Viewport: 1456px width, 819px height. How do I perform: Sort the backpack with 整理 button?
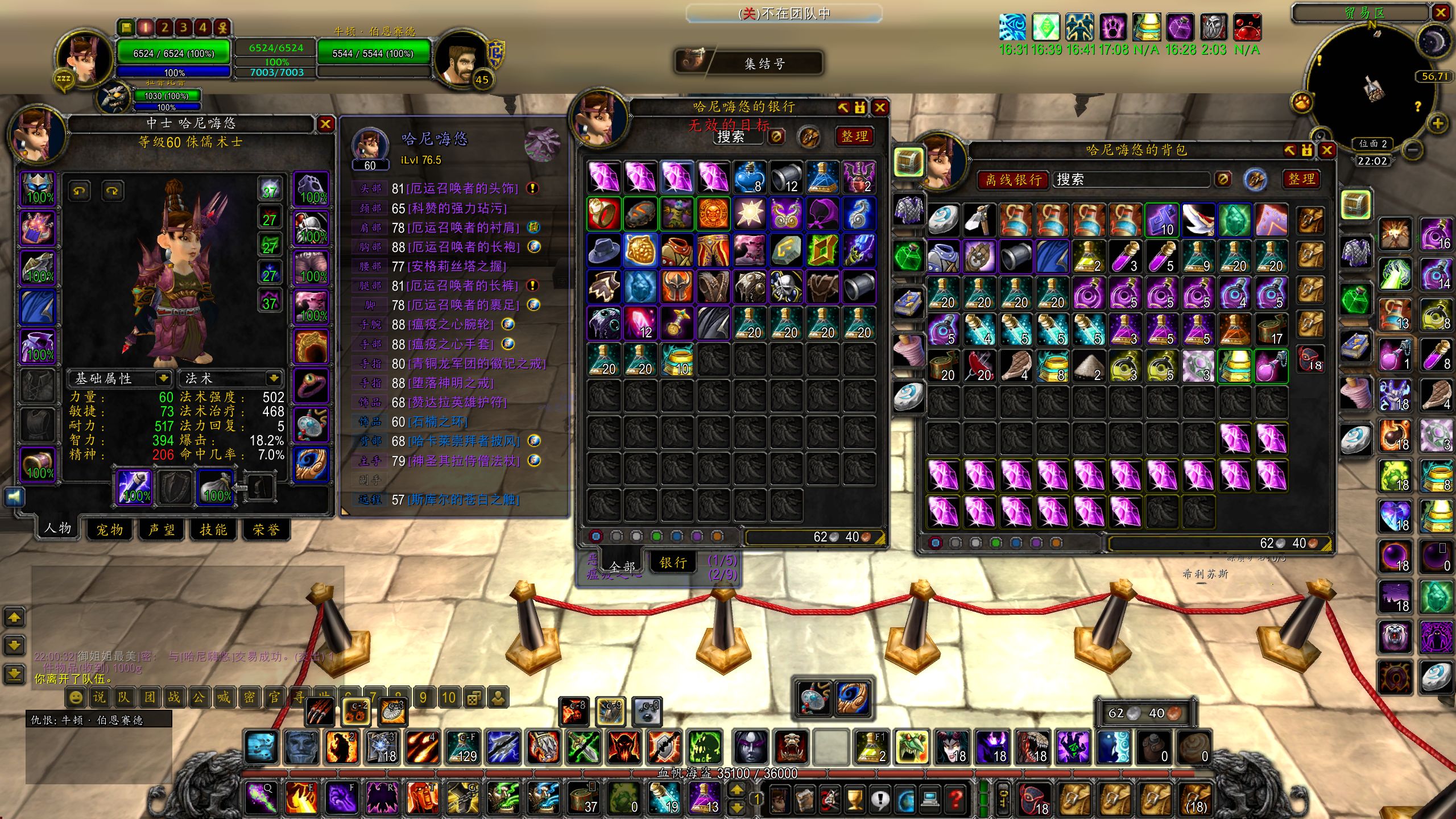coord(1301,179)
